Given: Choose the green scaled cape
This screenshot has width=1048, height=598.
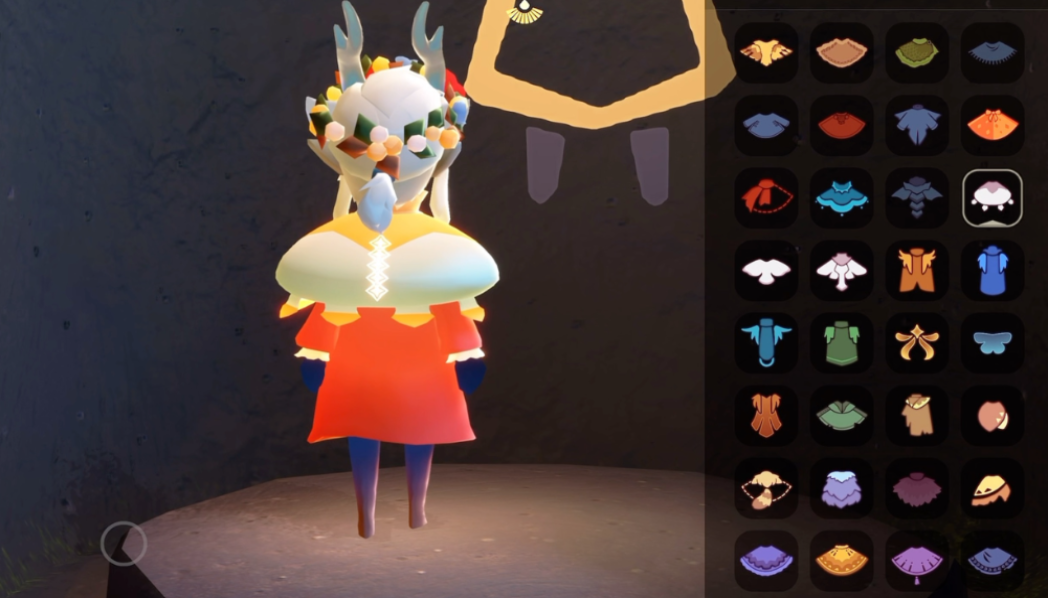Looking at the screenshot, I should (x=917, y=53).
